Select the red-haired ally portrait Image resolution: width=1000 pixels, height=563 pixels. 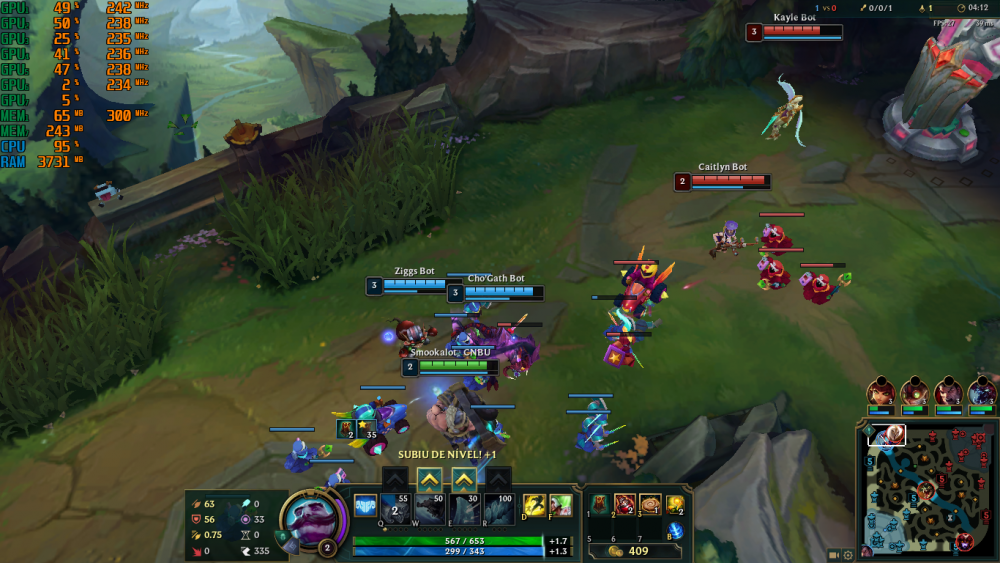(x=881, y=392)
